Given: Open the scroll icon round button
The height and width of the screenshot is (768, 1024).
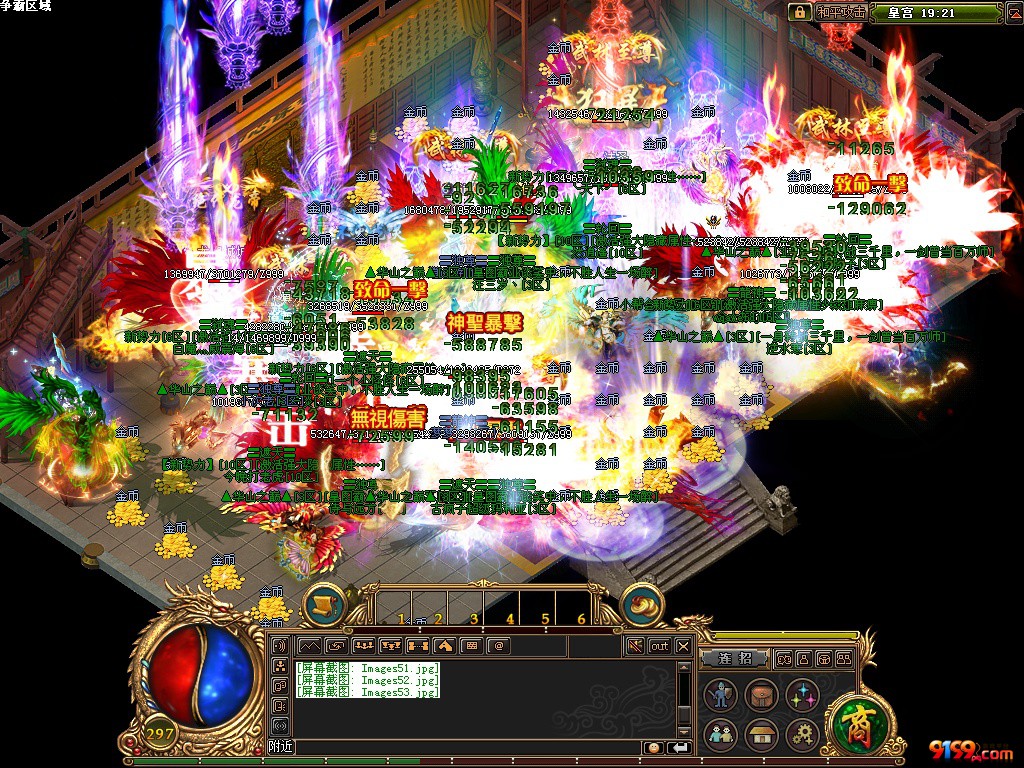Looking at the screenshot, I should coord(323,604).
